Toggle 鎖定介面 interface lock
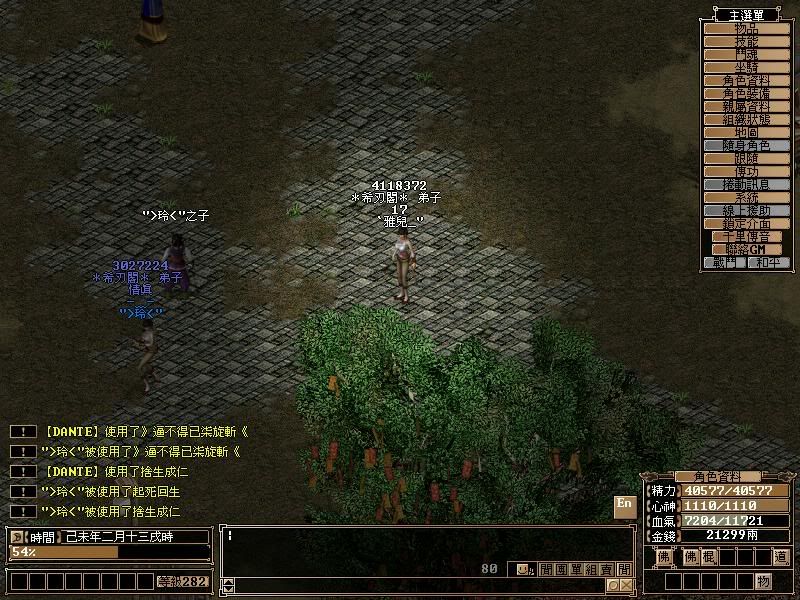 (746, 223)
